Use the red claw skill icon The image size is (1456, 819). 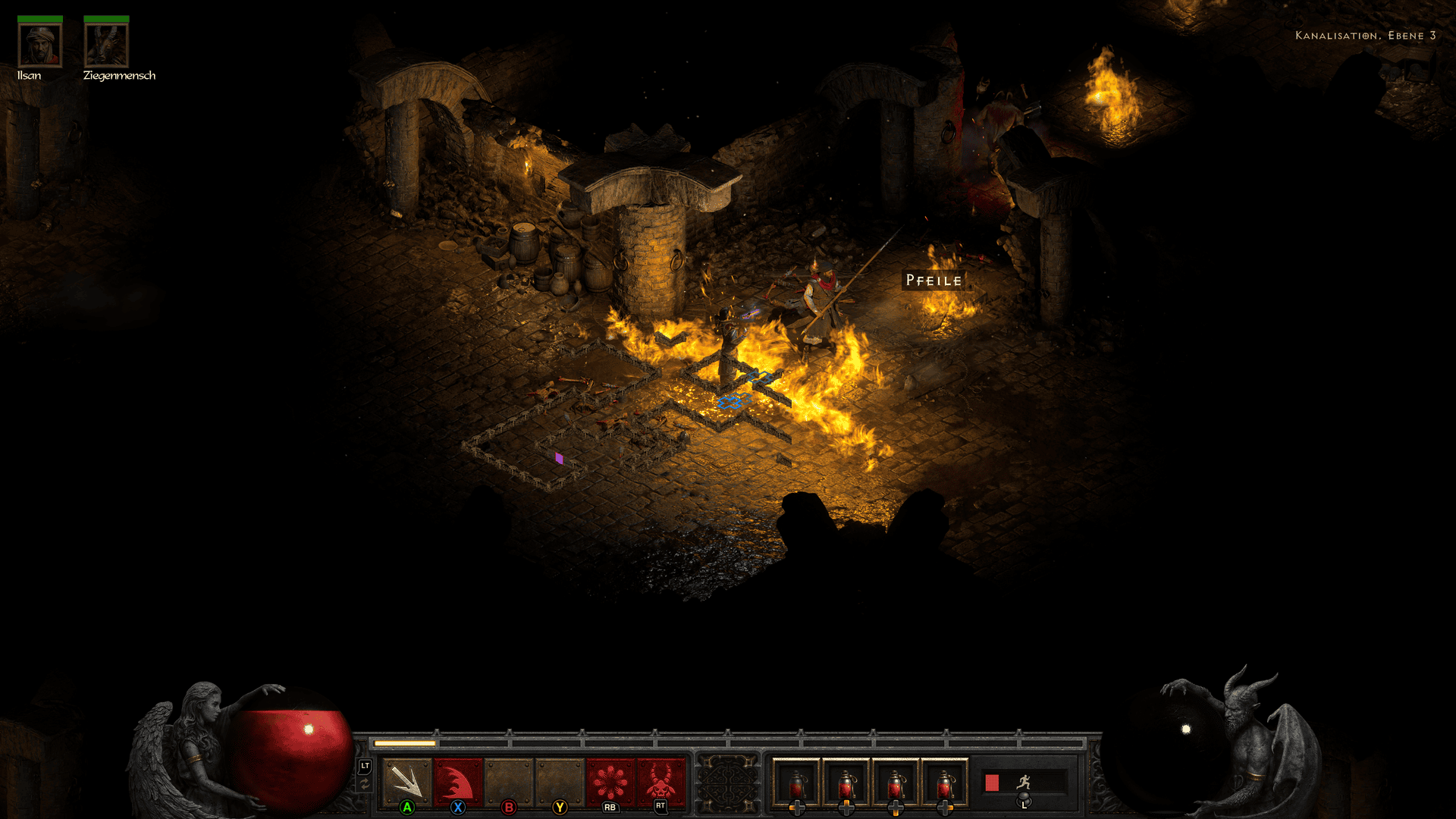[x=457, y=781]
